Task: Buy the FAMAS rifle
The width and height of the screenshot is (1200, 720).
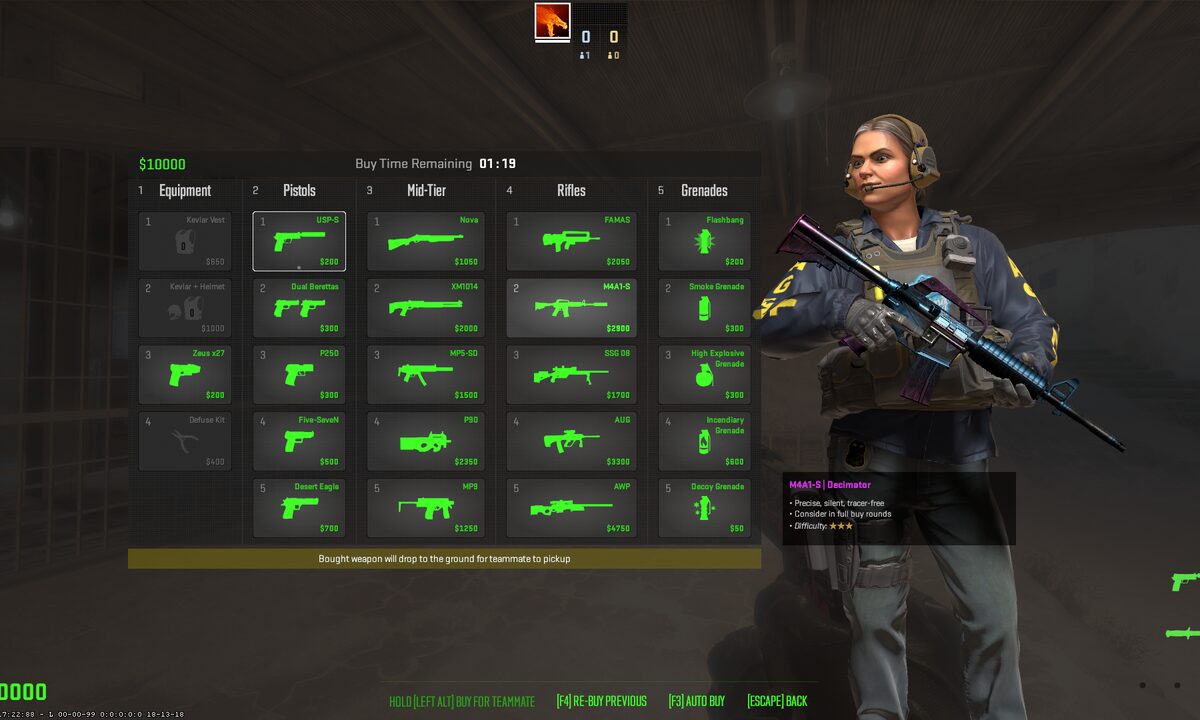Action: [x=571, y=241]
